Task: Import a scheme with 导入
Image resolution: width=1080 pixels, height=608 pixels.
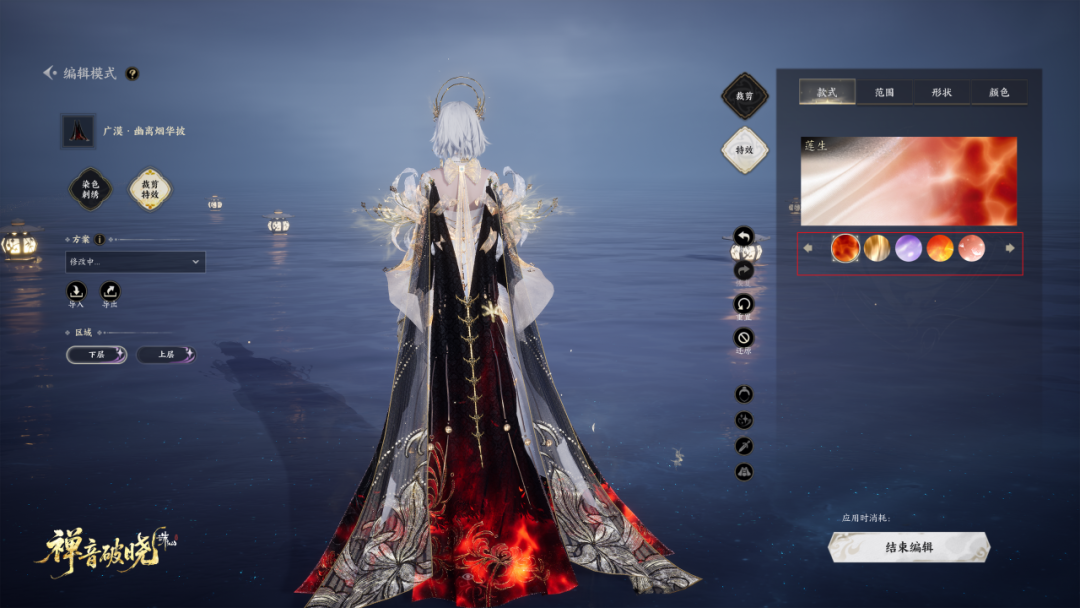Action: click(x=76, y=292)
